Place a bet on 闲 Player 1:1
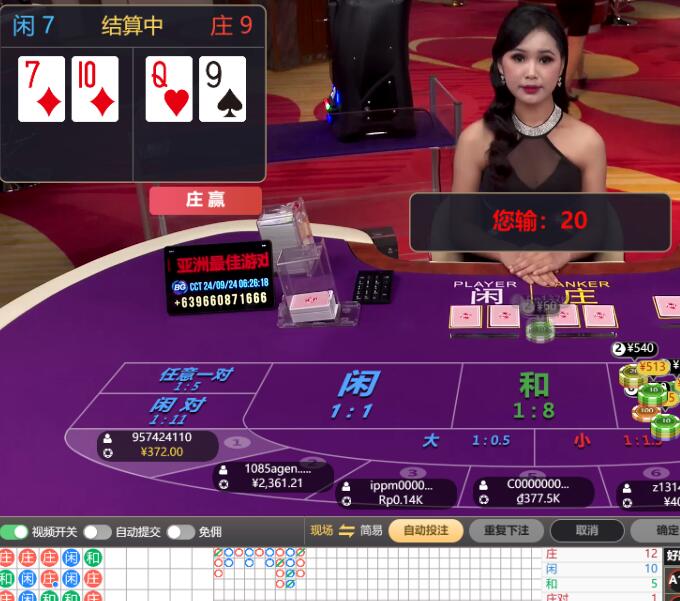The height and width of the screenshot is (601, 680). [x=357, y=395]
